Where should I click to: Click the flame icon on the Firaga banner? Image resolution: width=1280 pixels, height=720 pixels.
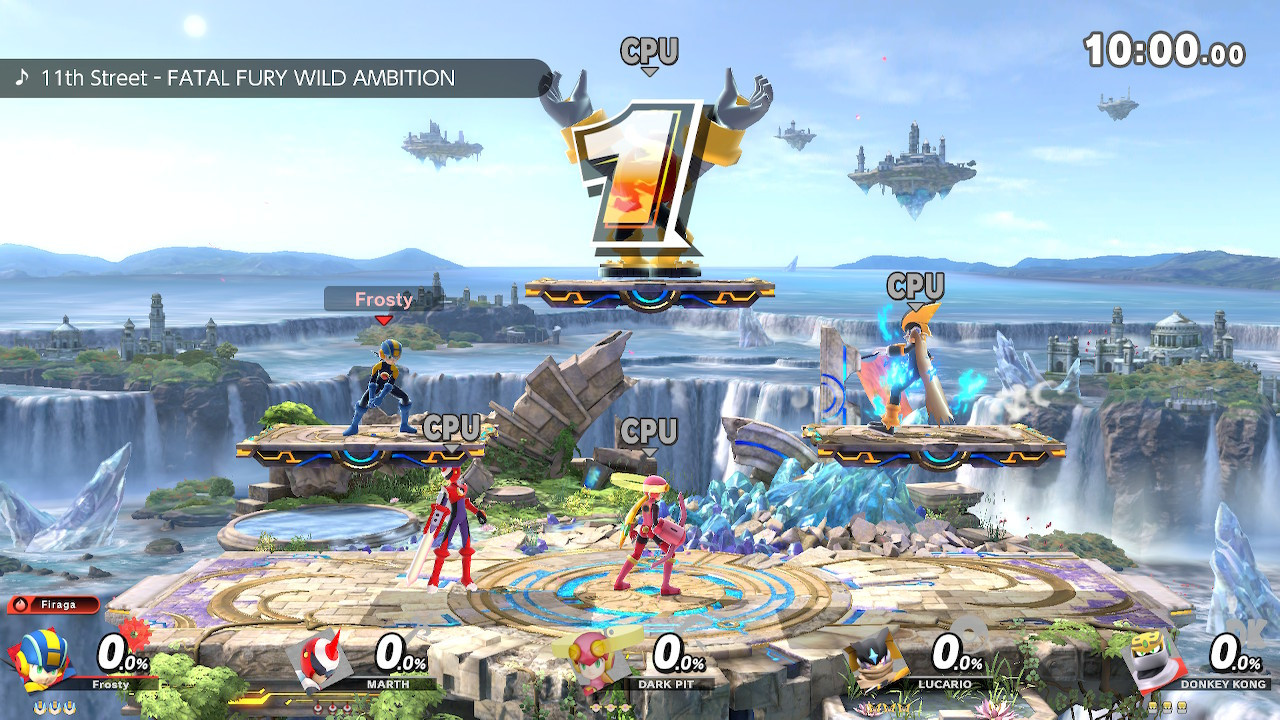click(21, 604)
